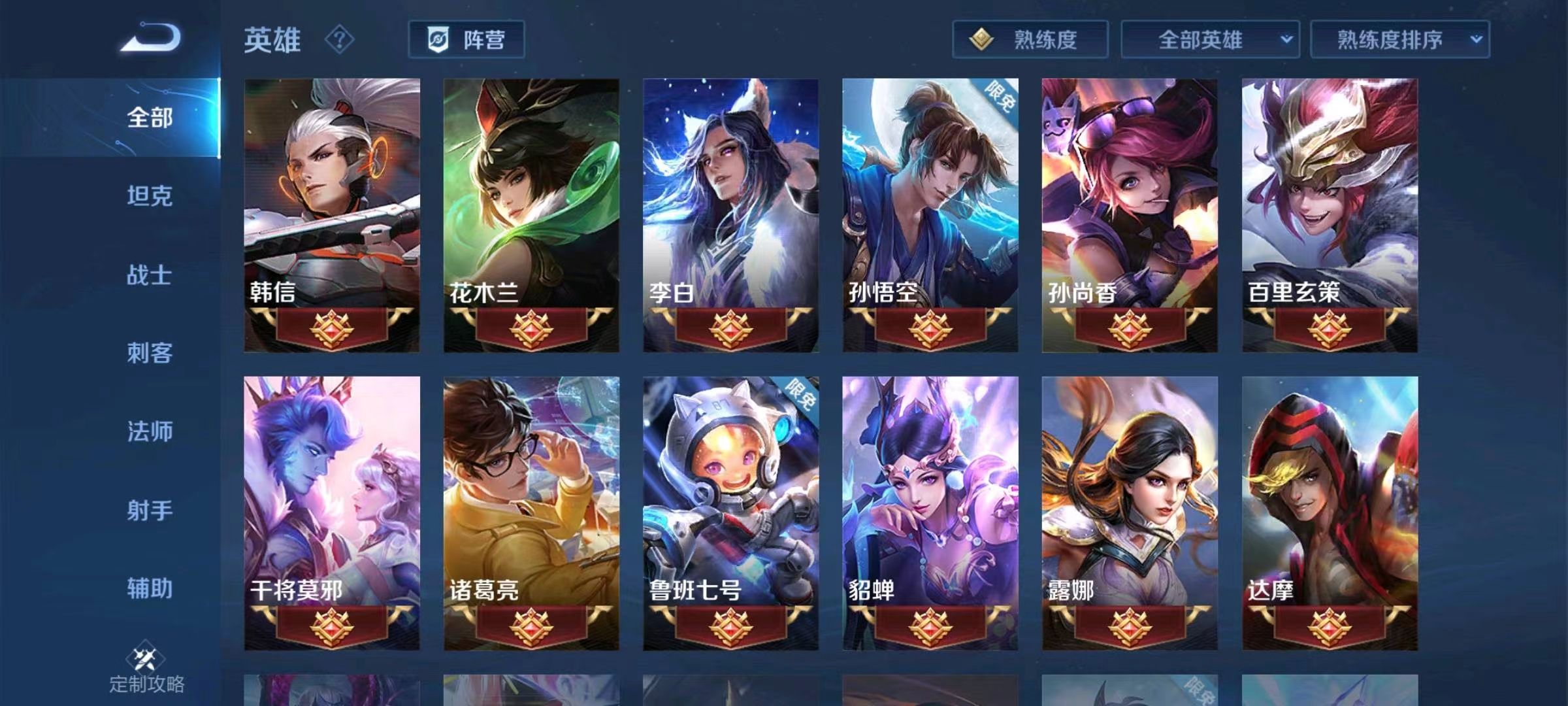Click the chevron arrow on 熟练度排序

pyautogui.click(x=1478, y=39)
